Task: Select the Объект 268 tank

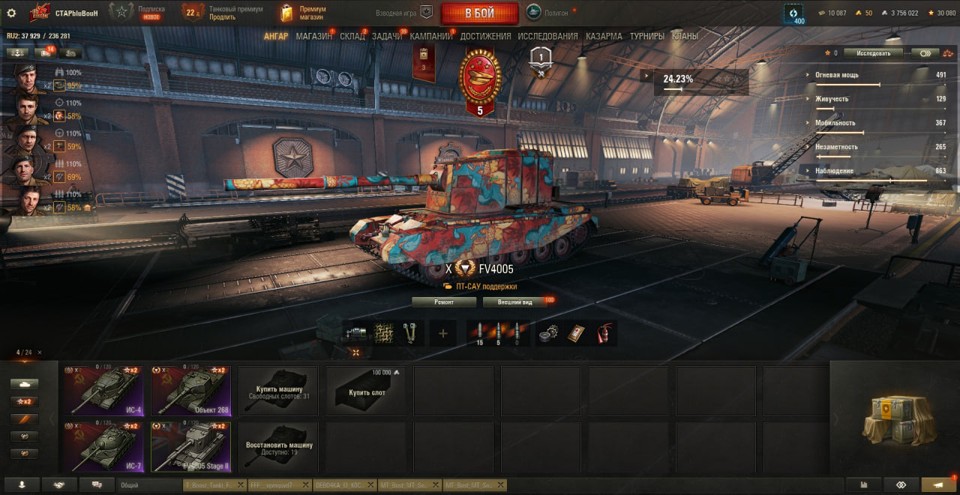Action: 190,389
